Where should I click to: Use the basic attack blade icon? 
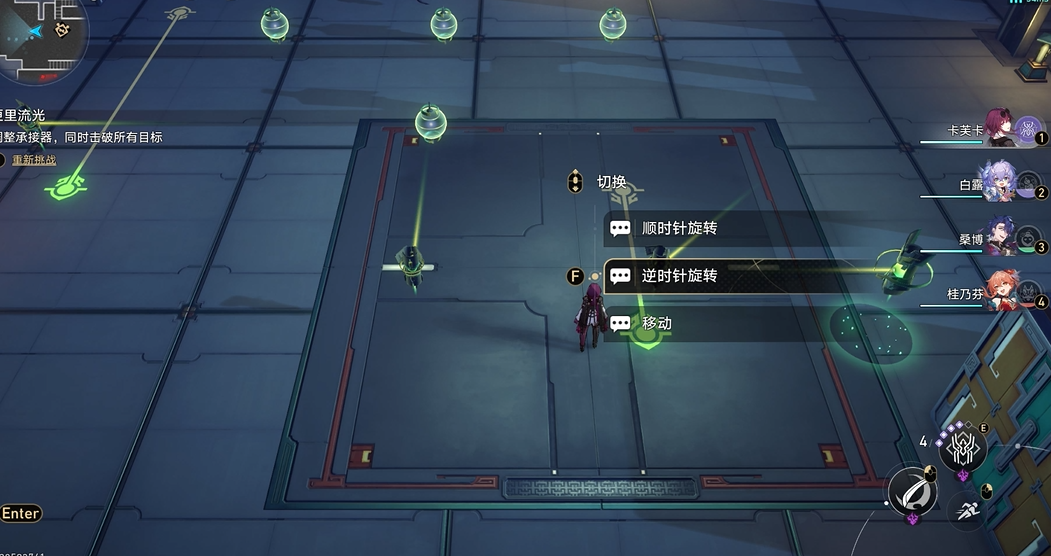(x=912, y=490)
